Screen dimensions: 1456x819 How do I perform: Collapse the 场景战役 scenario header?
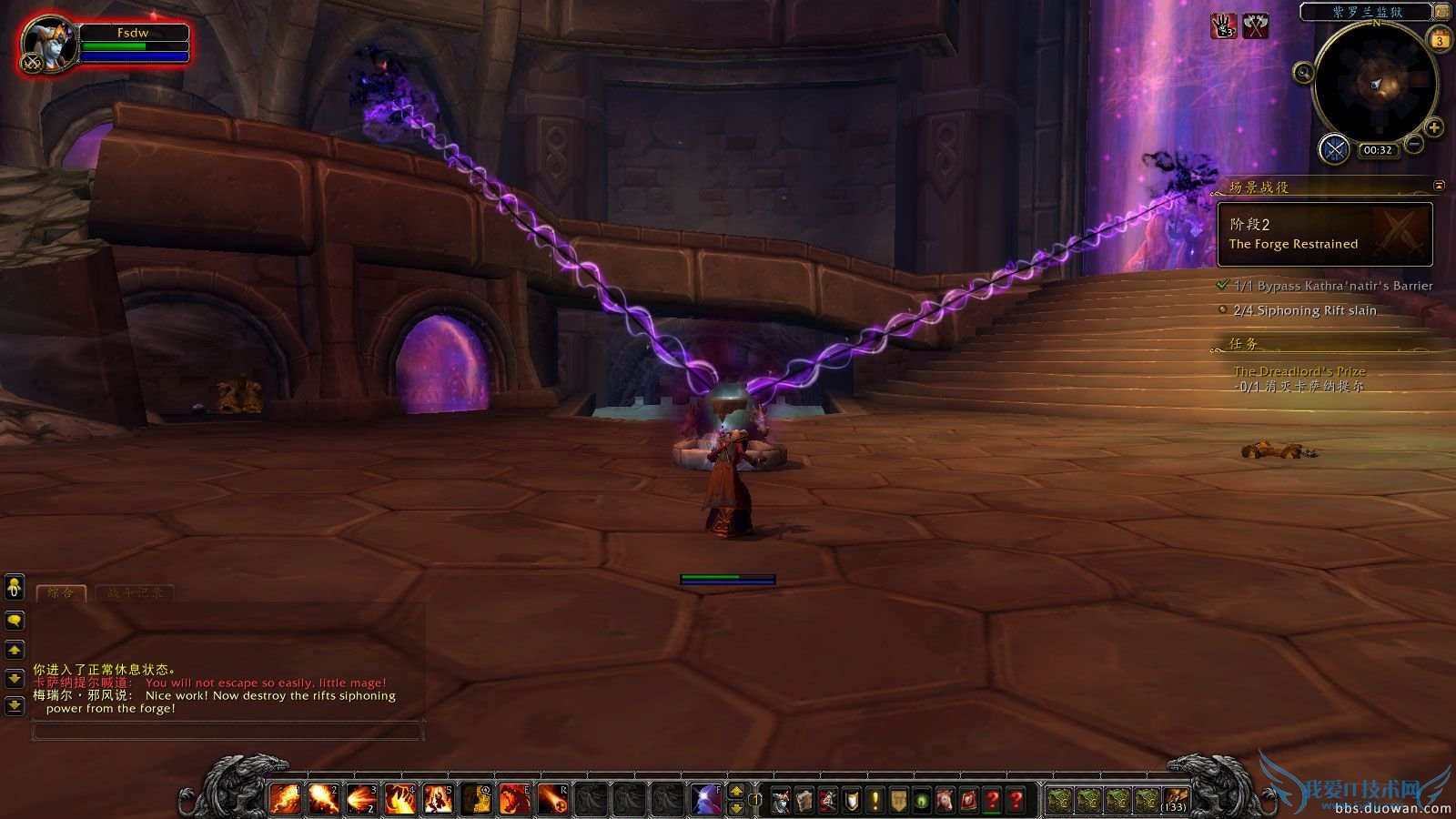pyautogui.click(x=1255, y=188)
